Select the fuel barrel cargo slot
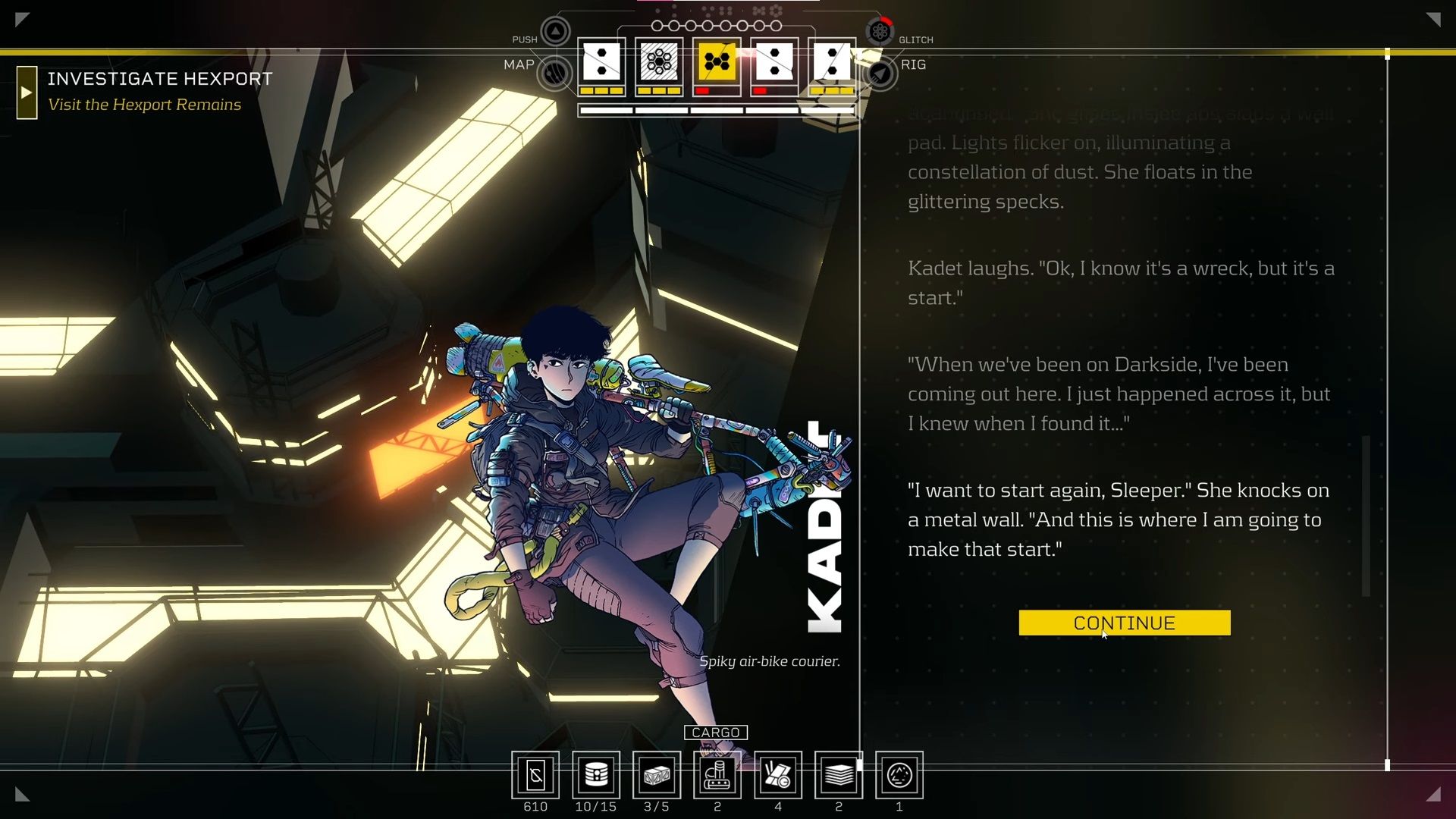 click(596, 775)
